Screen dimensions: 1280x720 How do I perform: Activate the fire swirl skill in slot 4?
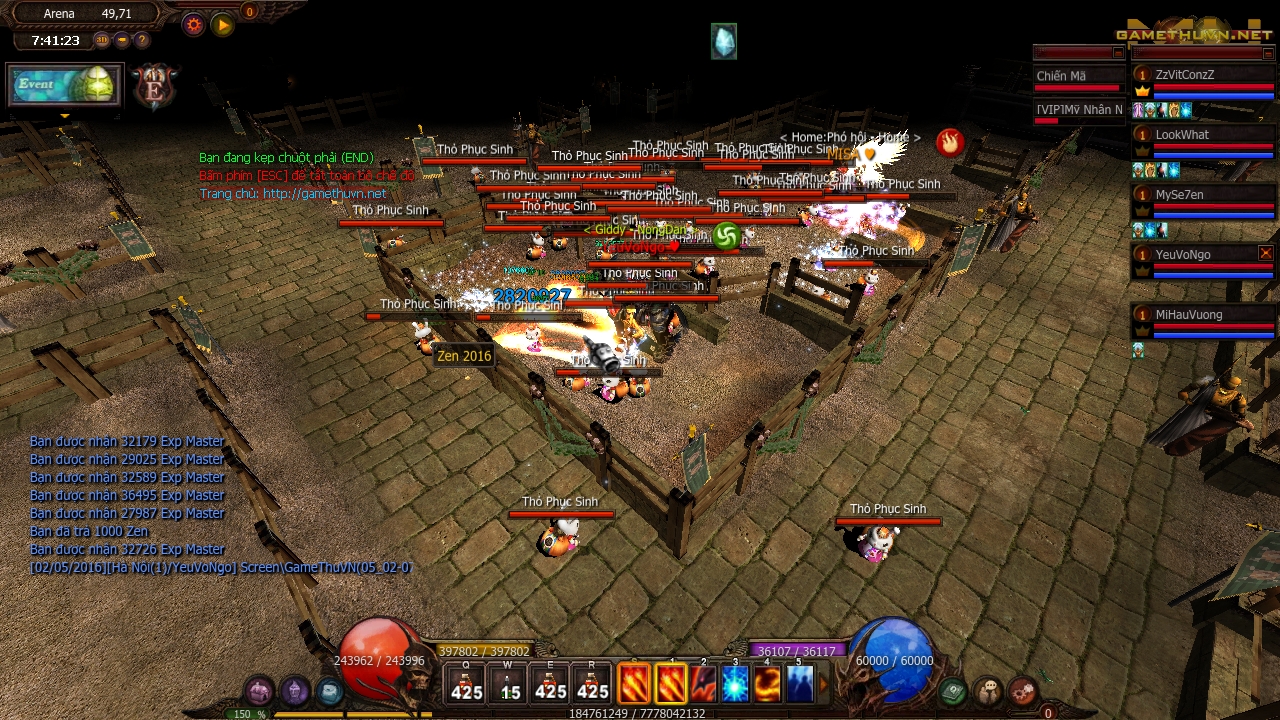[767, 684]
